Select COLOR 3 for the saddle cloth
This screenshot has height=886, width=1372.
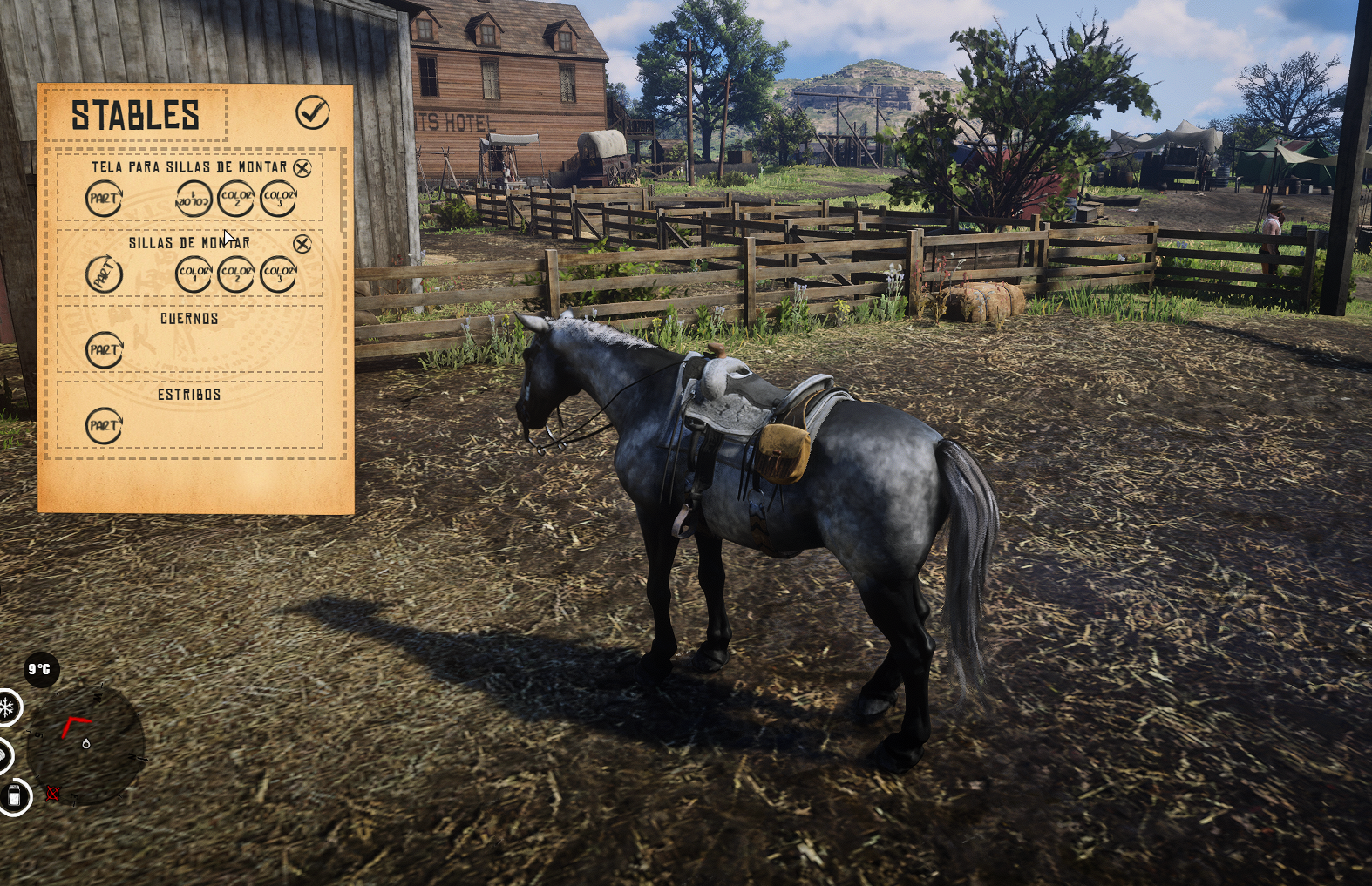click(278, 200)
